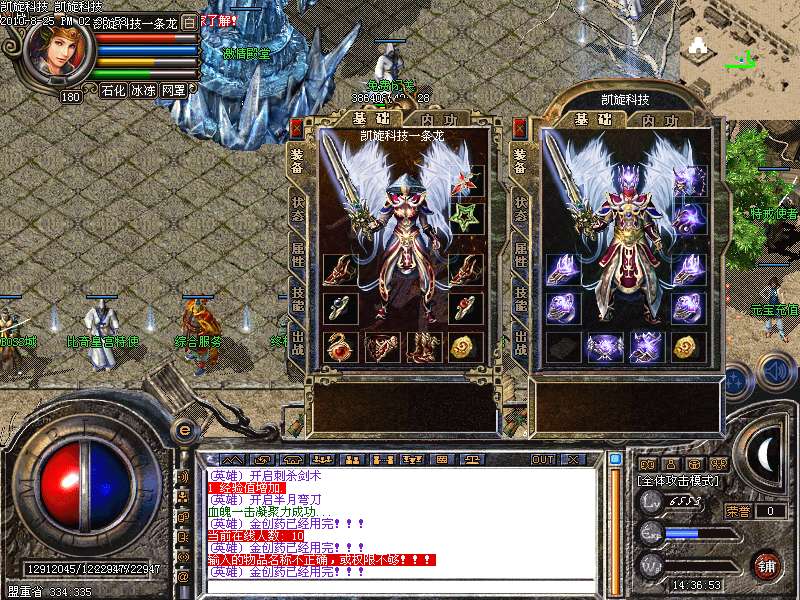Toggle the 石化 status button
The width and height of the screenshot is (800, 600).
click(x=113, y=91)
